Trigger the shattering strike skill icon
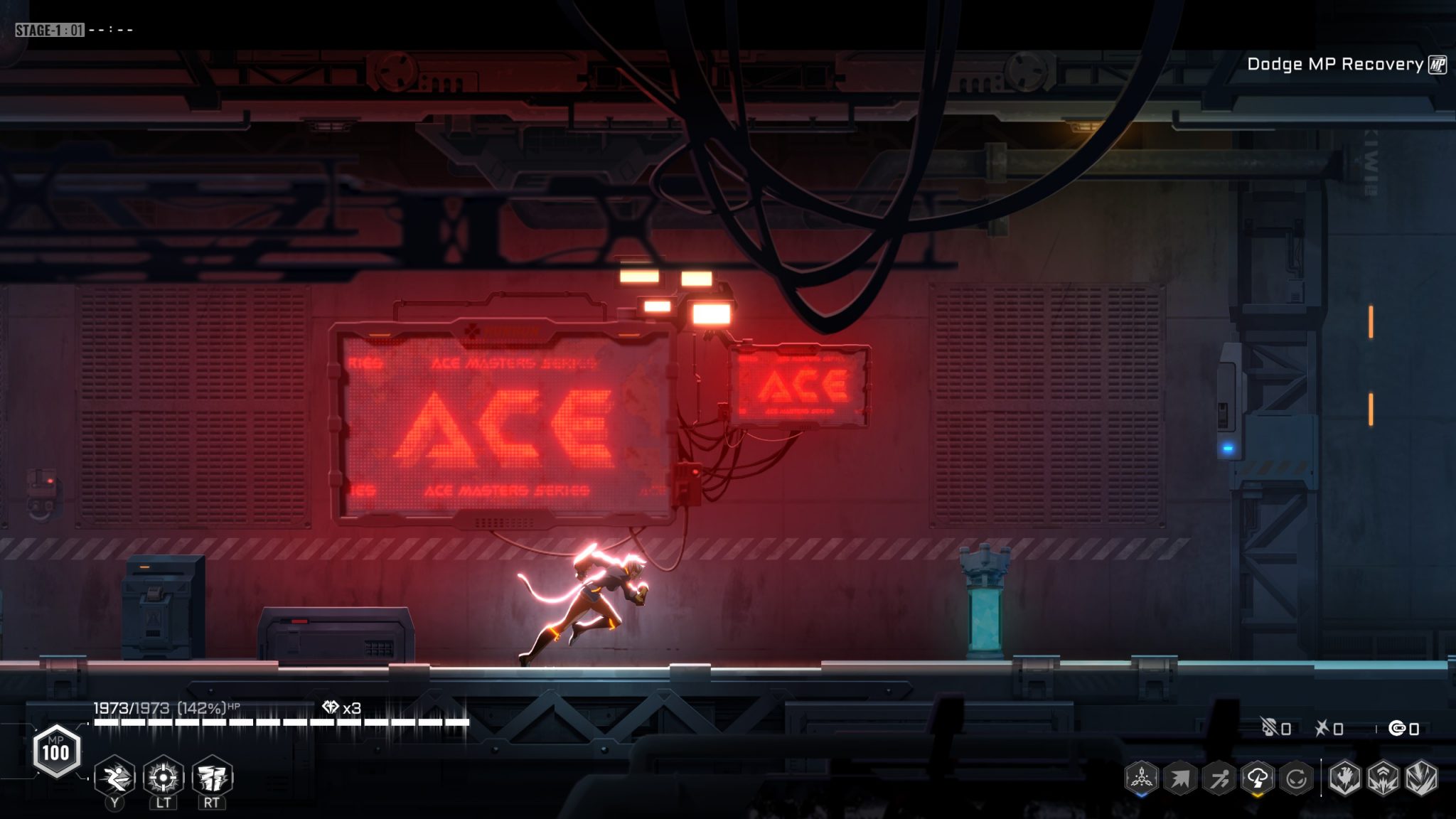 pos(212,777)
